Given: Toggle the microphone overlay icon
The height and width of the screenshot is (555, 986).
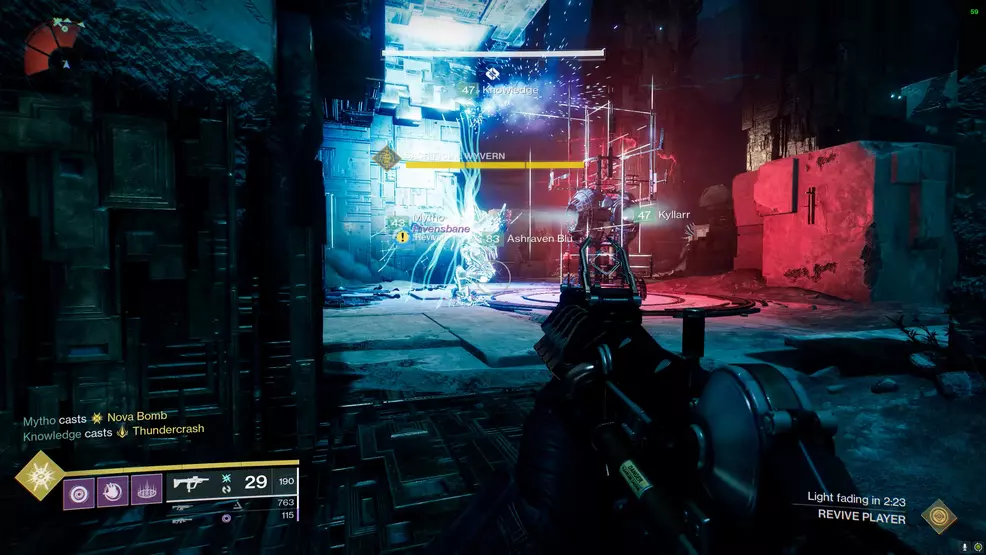Looking at the screenshot, I should pyautogui.click(x=963, y=547).
